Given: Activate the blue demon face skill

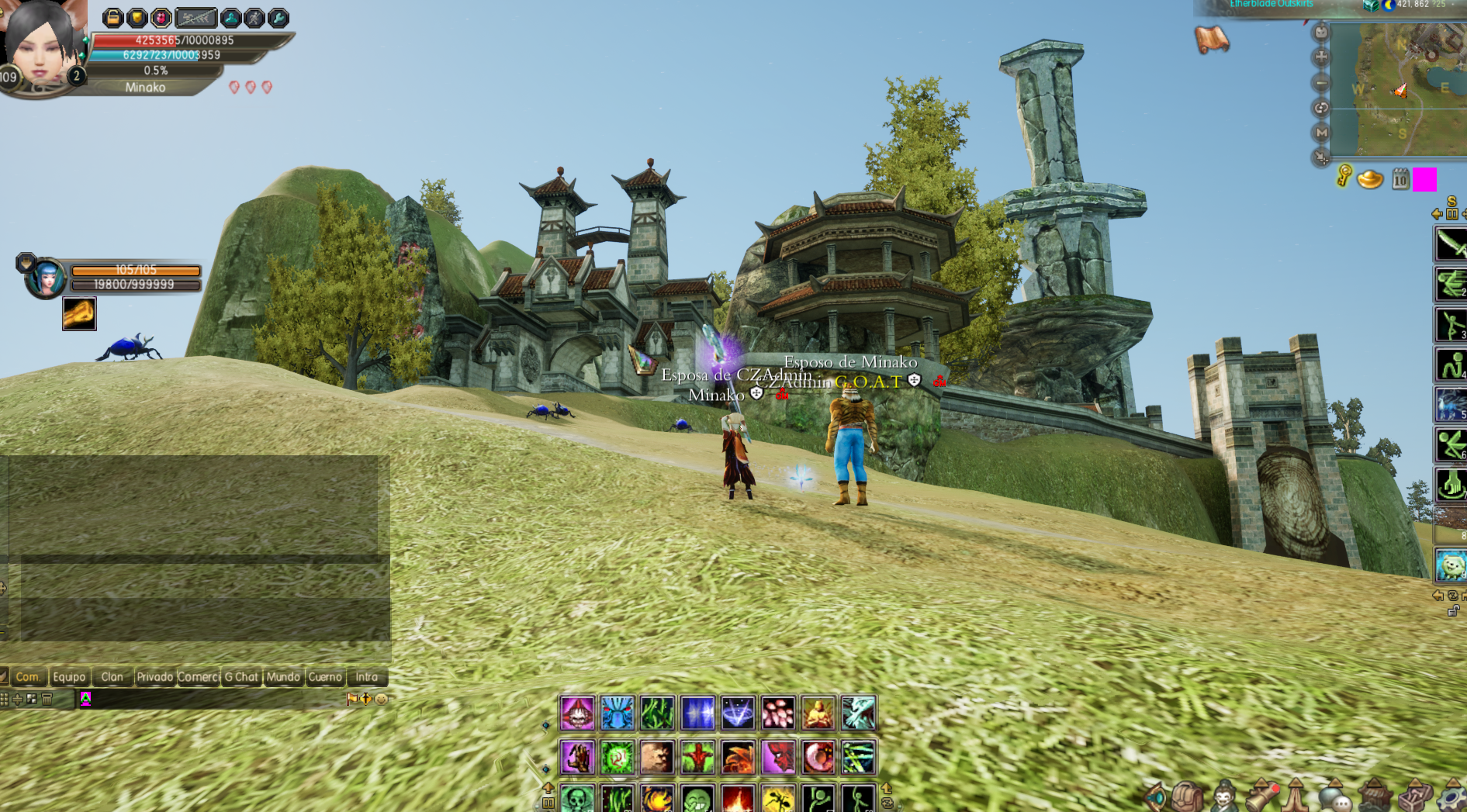Looking at the screenshot, I should [617, 713].
